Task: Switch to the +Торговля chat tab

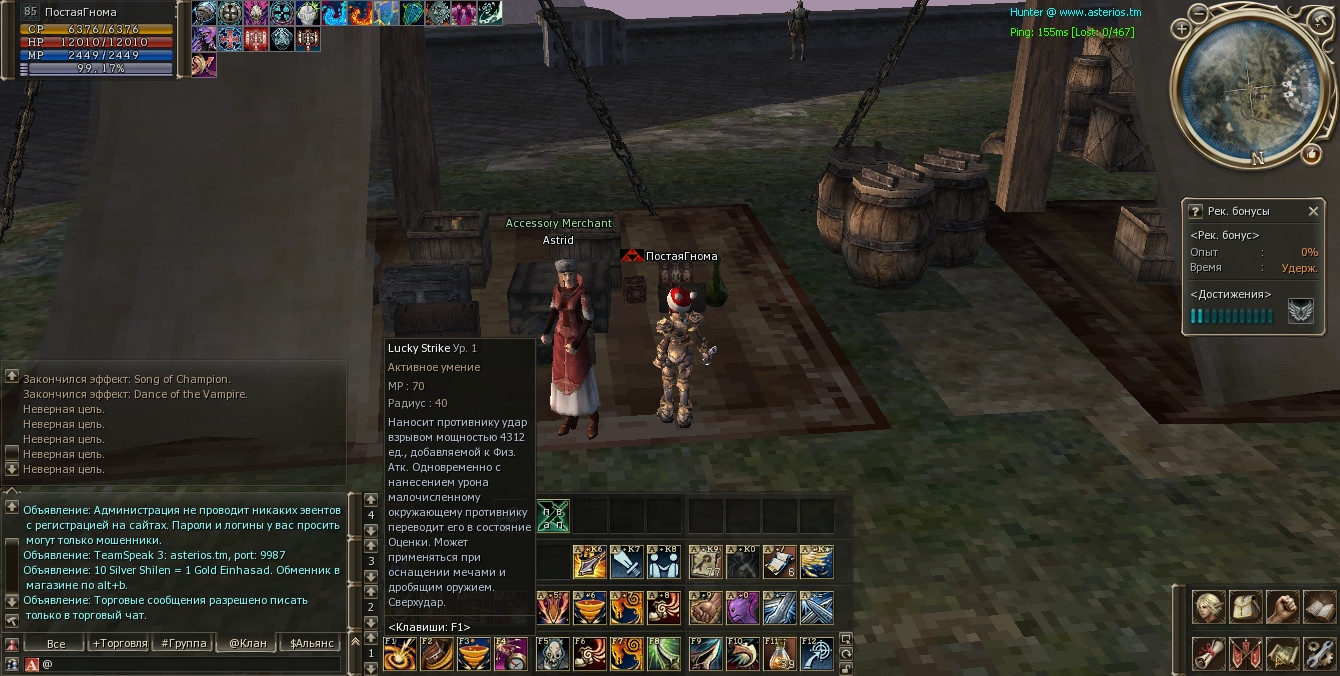Action: 120,643
